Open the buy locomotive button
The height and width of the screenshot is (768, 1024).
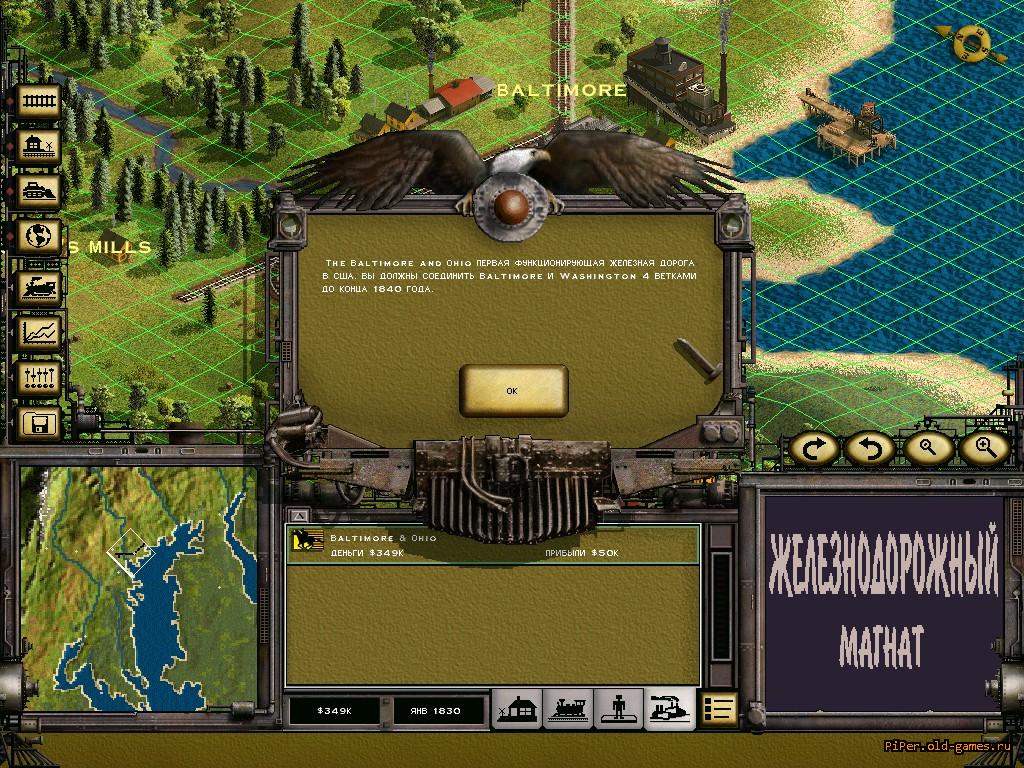pyautogui.click(x=40, y=286)
